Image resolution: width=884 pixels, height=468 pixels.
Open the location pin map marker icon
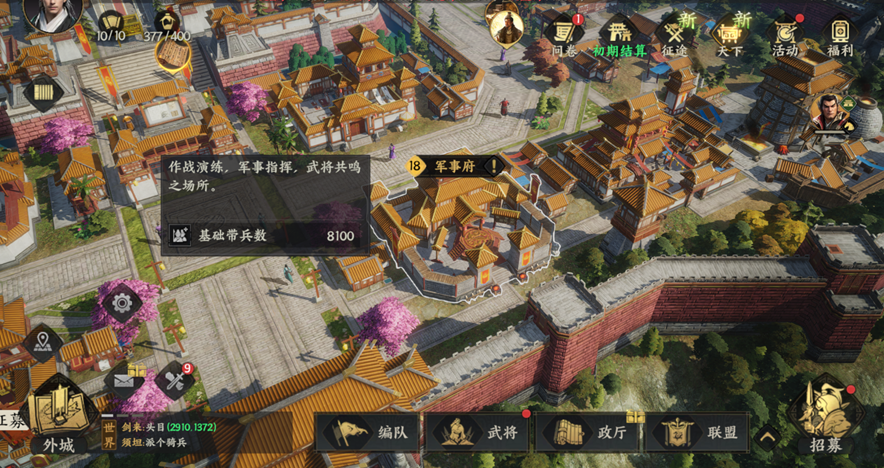(43, 343)
